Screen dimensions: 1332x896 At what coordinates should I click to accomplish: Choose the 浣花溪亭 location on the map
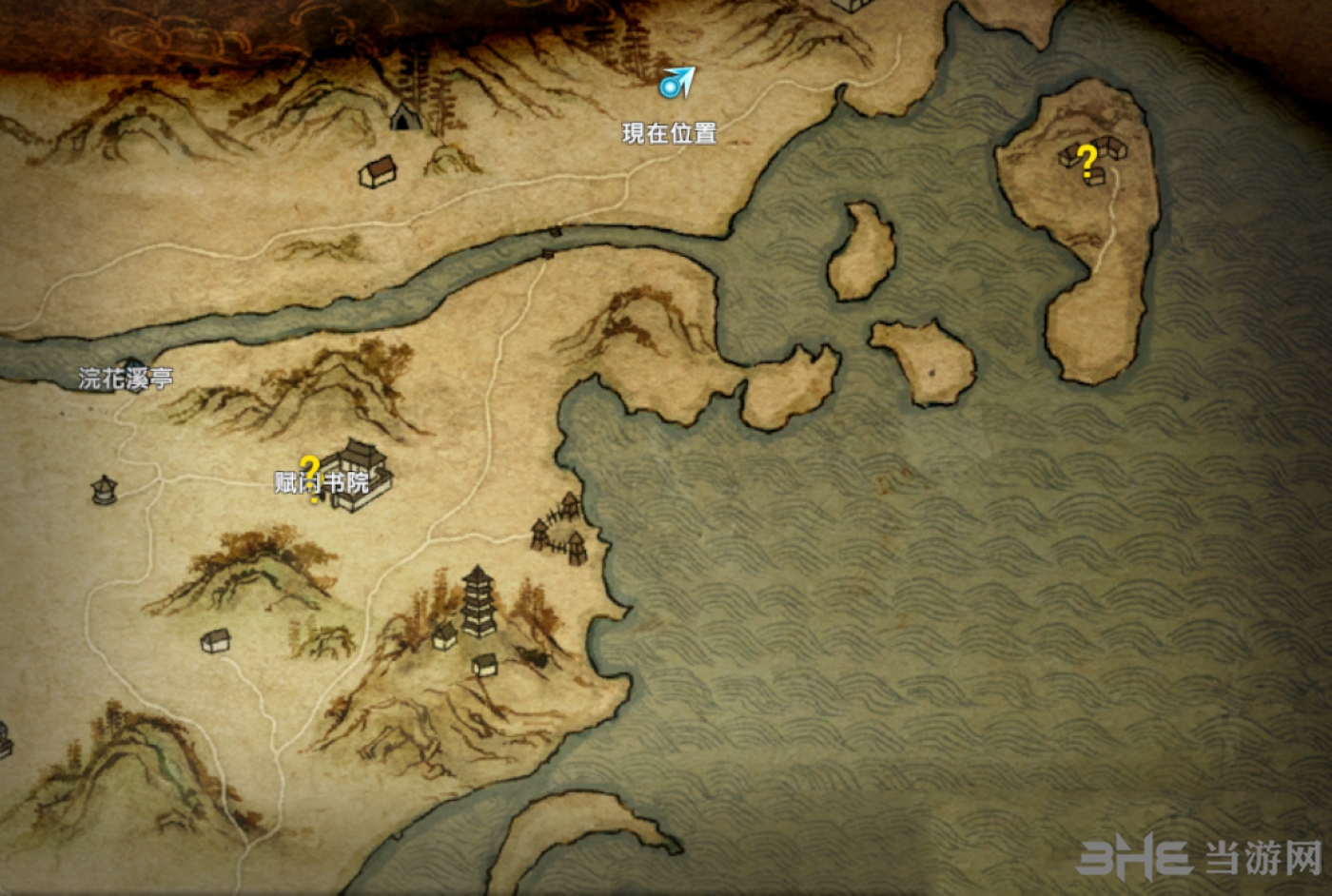(x=126, y=376)
